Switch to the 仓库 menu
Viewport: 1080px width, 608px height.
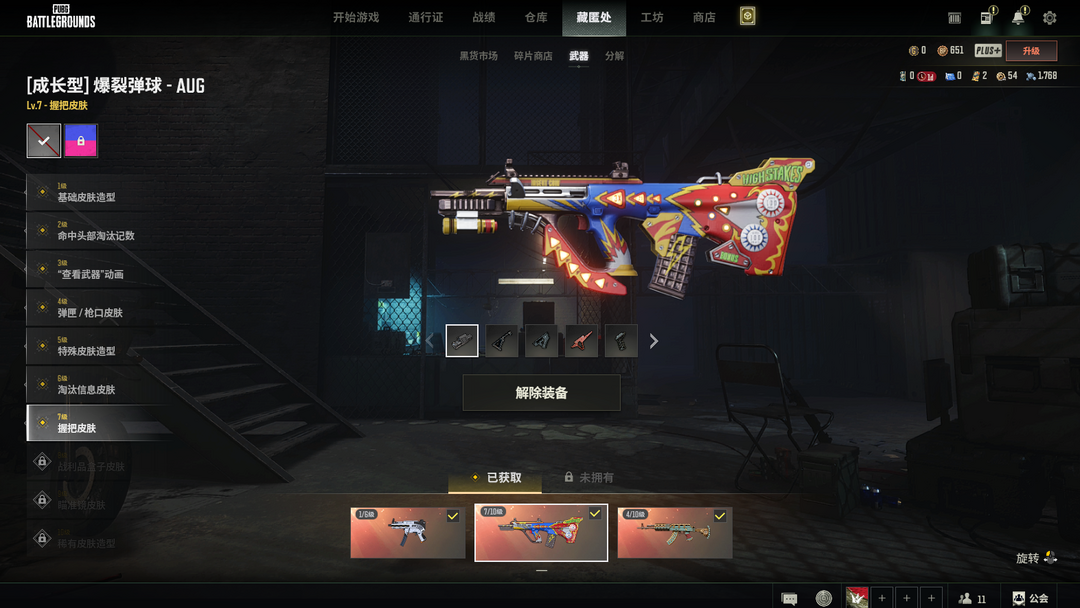[536, 18]
